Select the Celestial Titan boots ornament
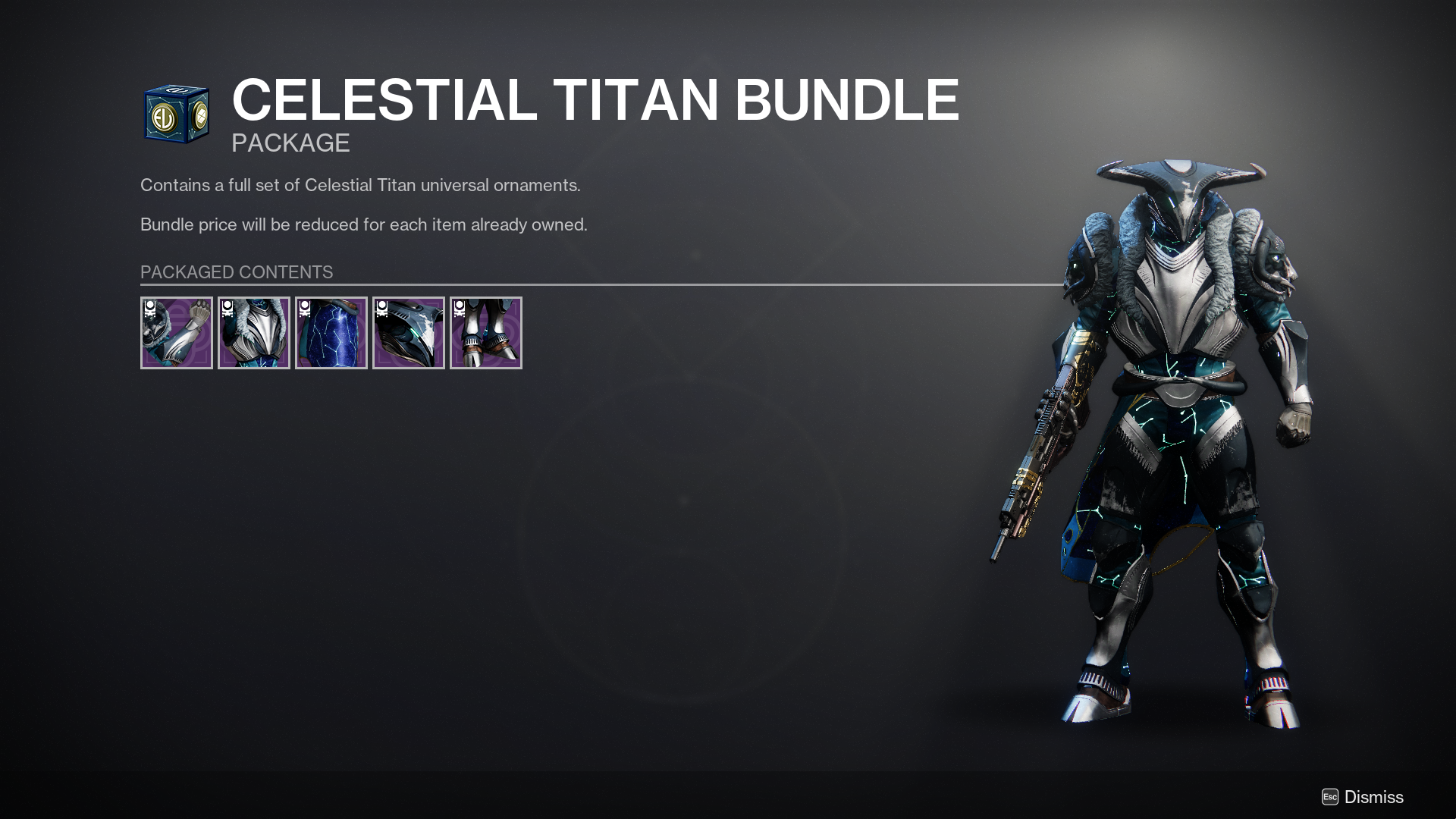 click(486, 334)
